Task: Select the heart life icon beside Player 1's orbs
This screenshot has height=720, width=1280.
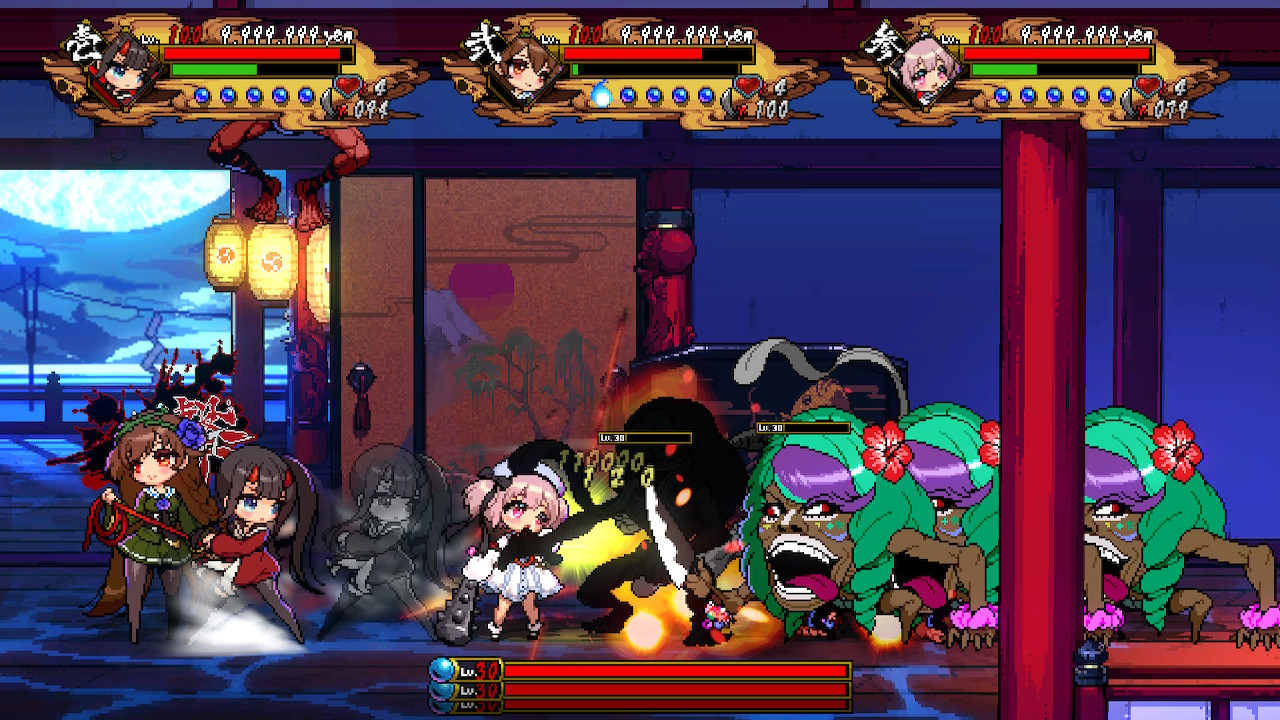Action: pyautogui.click(x=345, y=85)
